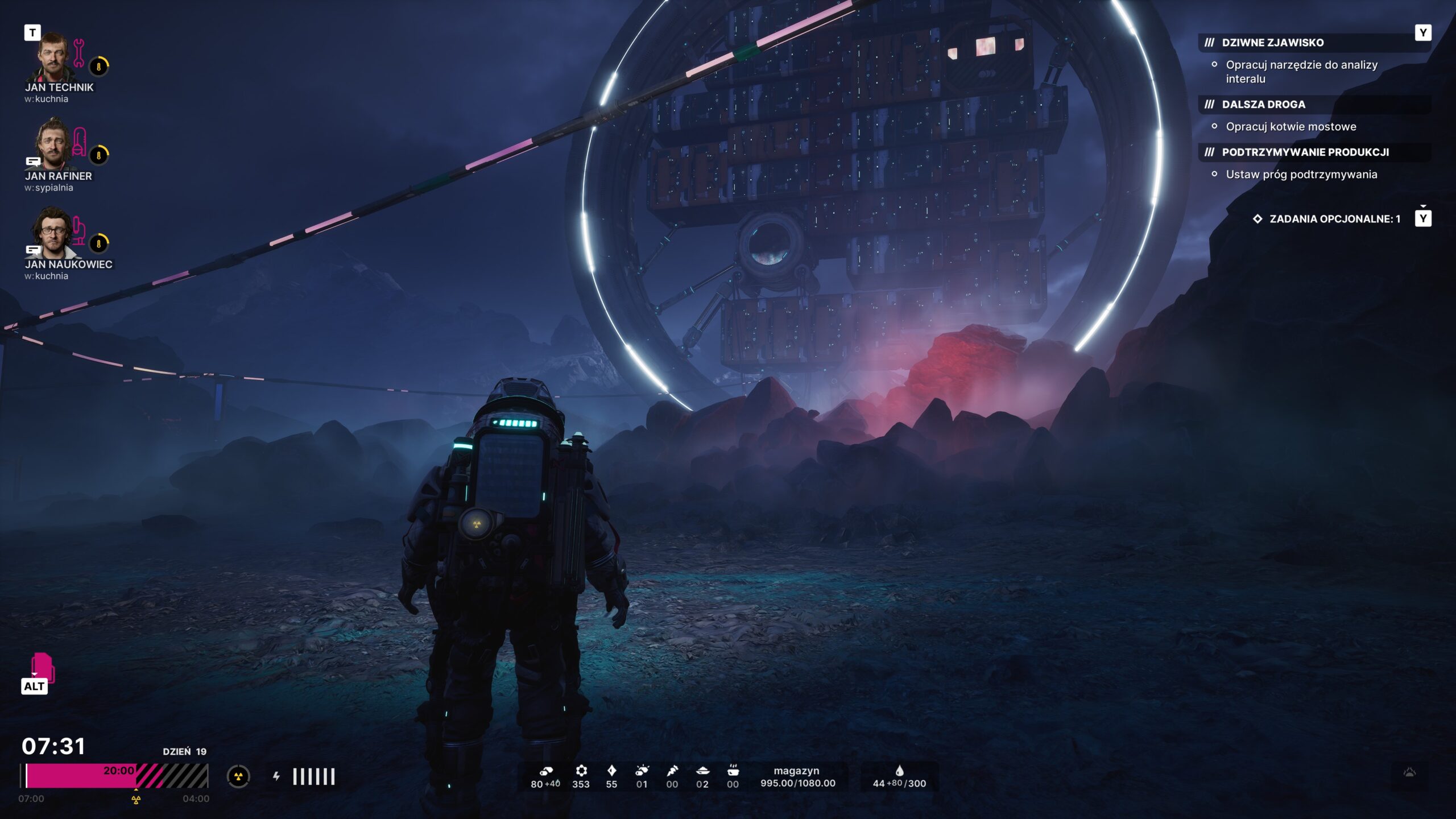
Task: Click the faint base icon in corner
Action: 1409,772
